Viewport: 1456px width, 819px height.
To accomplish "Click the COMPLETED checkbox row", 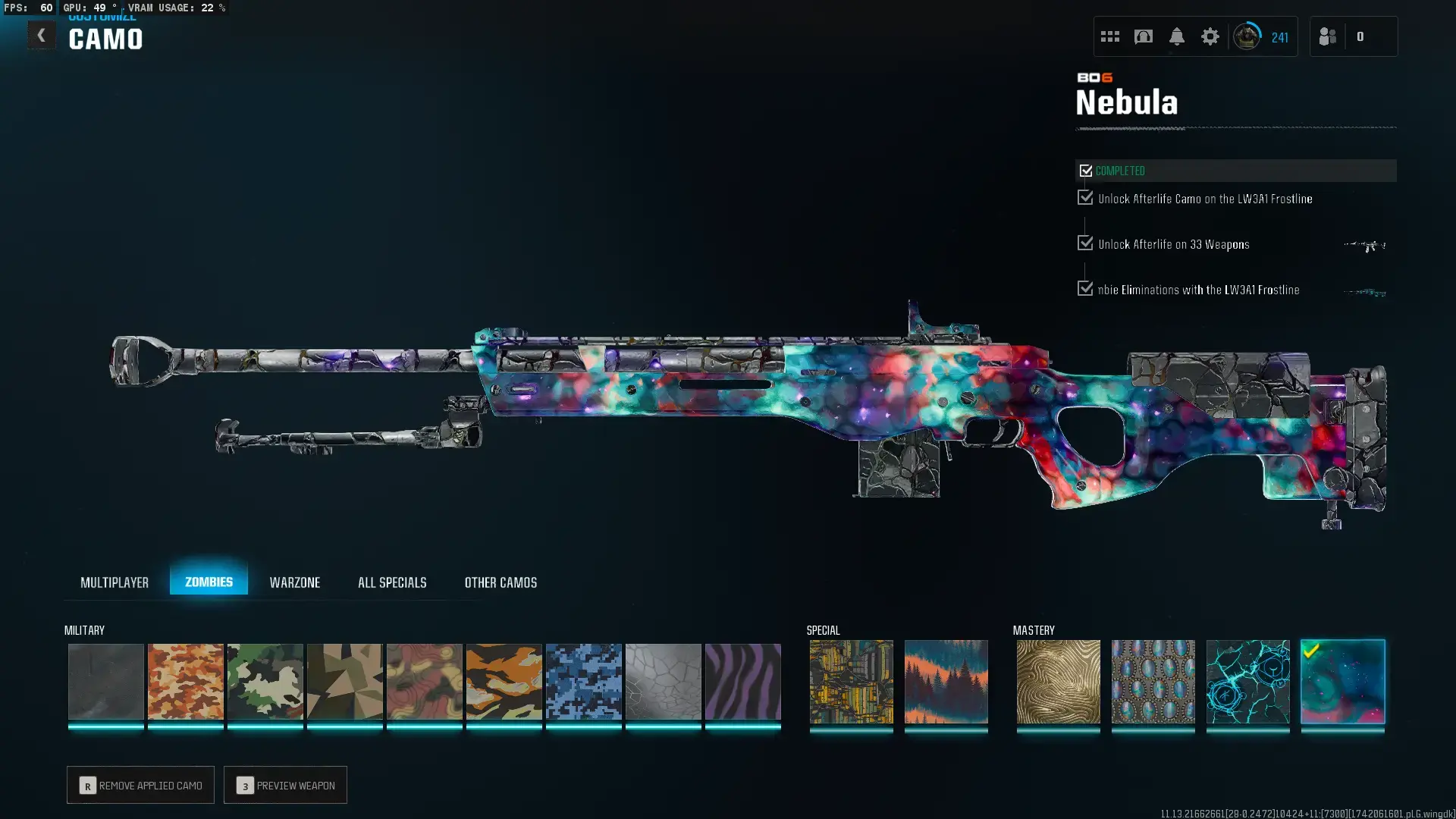I will 1085,170.
